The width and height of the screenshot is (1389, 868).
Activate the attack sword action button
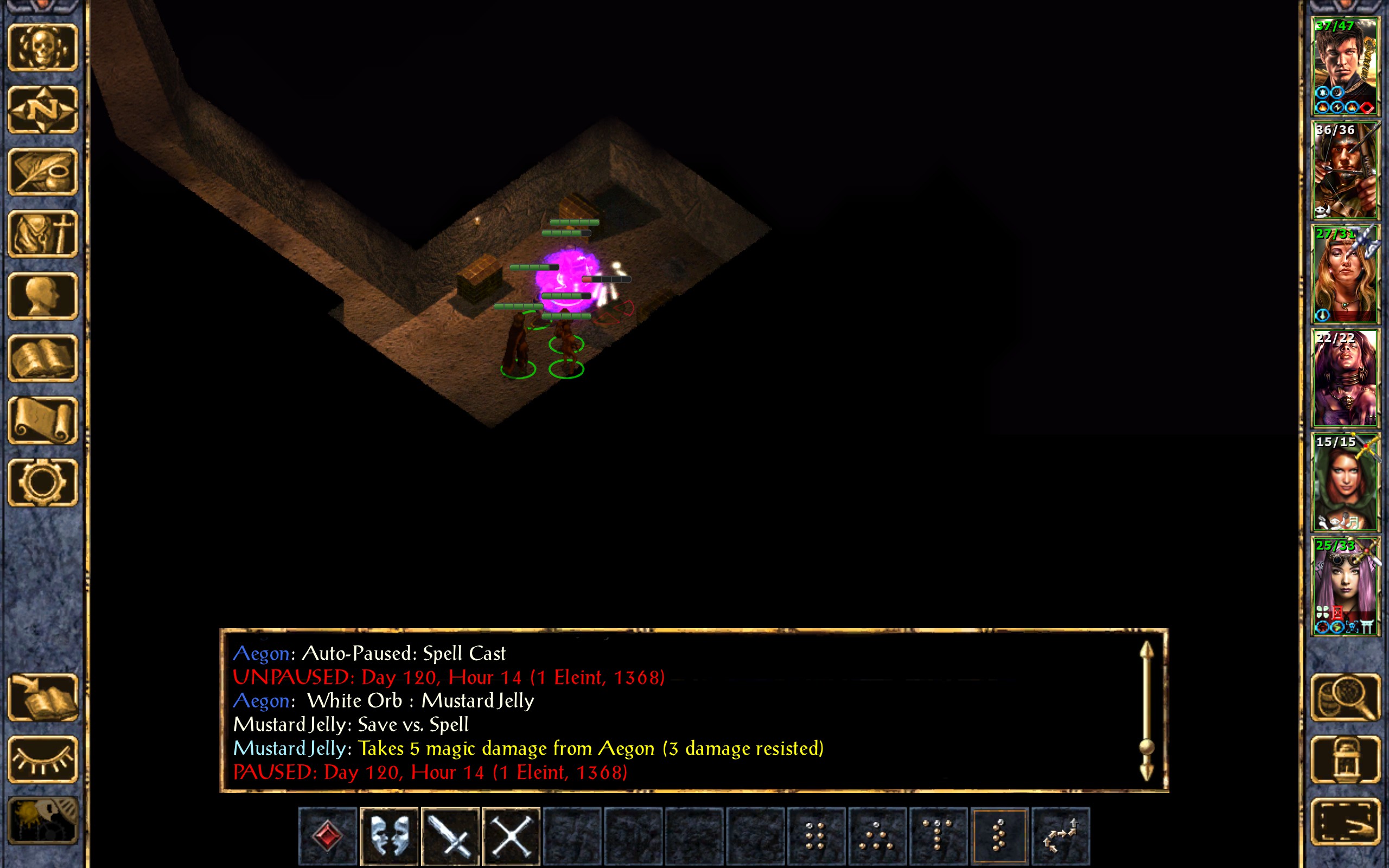pyautogui.click(x=450, y=835)
